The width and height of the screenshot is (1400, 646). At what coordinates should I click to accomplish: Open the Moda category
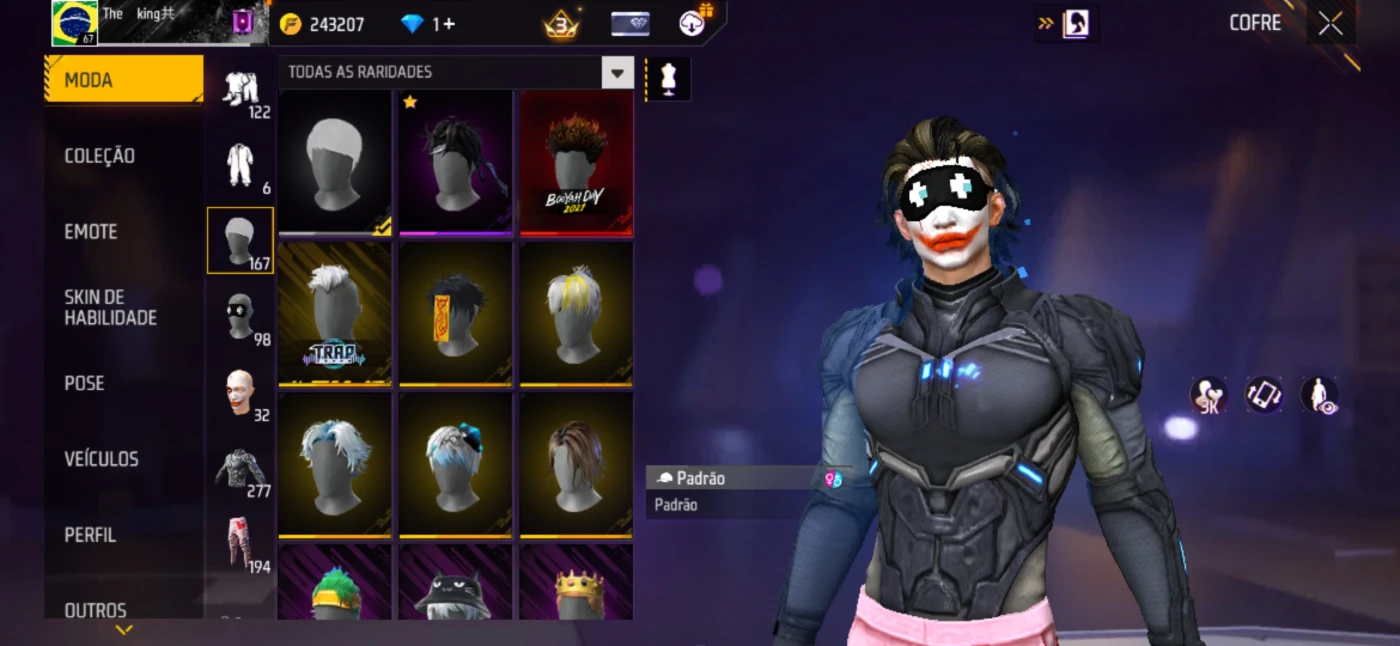(123, 80)
